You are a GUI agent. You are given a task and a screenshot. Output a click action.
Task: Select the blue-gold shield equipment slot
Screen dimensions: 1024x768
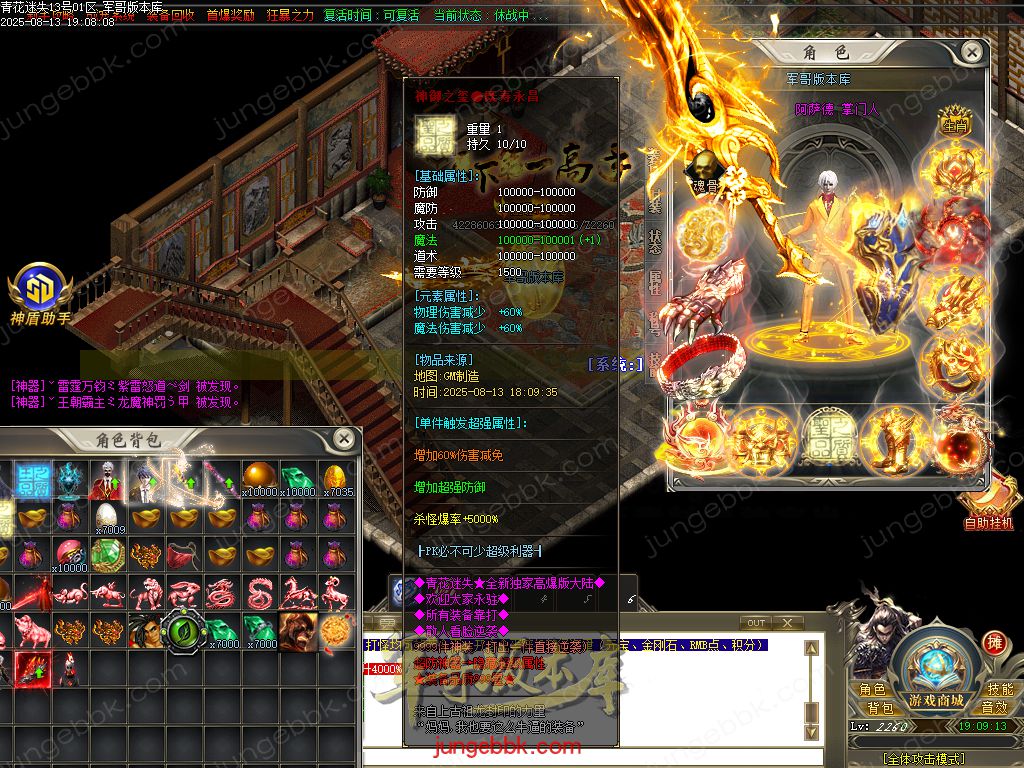point(895,270)
